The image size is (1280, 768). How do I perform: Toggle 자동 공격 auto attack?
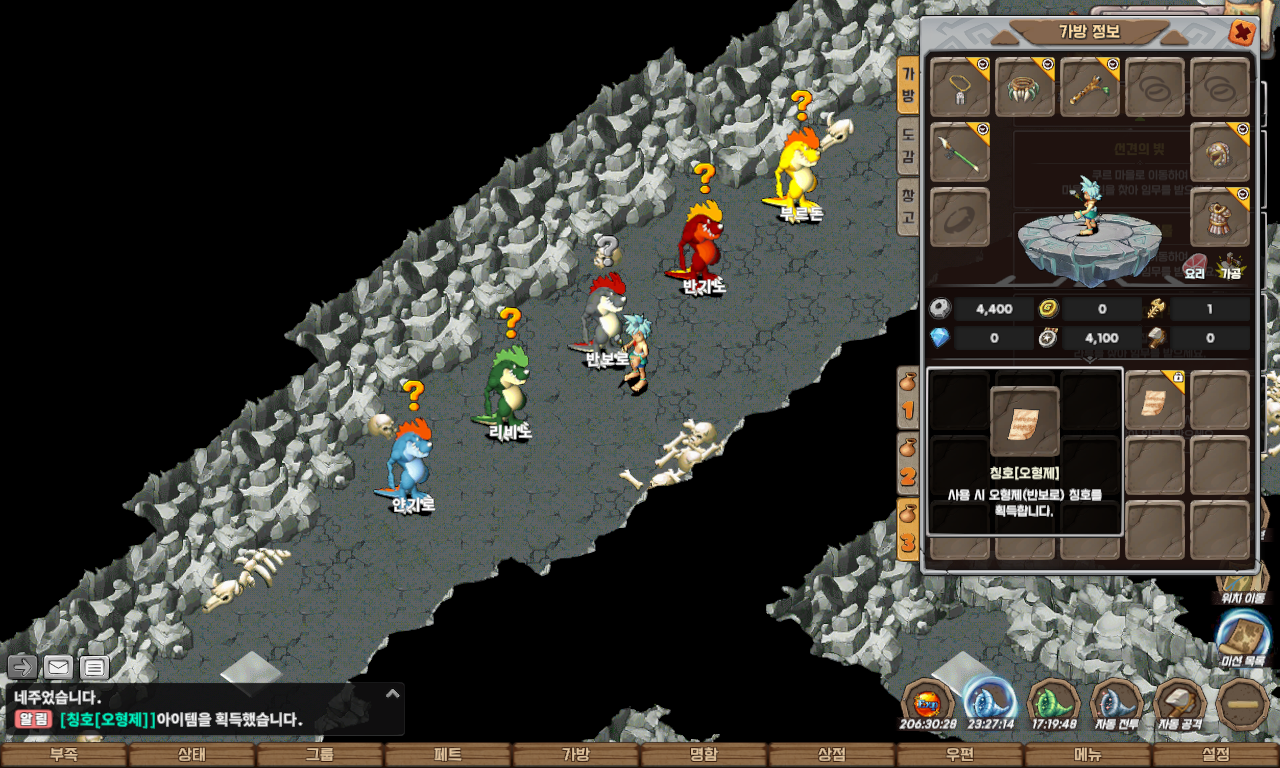pyautogui.click(x=1180, y=706)
